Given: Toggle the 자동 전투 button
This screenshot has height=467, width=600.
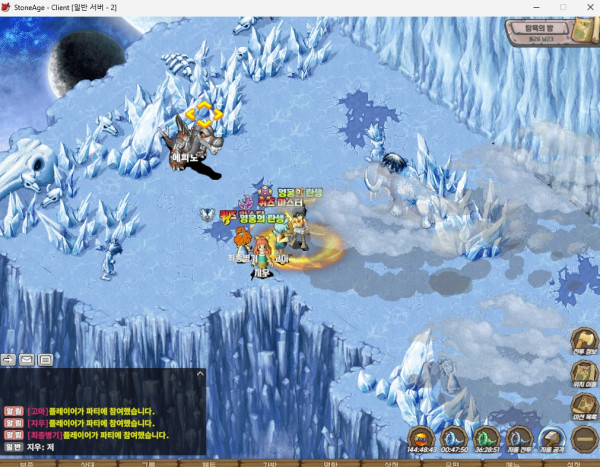Looking at the screenshot, I should pos(518,437).
